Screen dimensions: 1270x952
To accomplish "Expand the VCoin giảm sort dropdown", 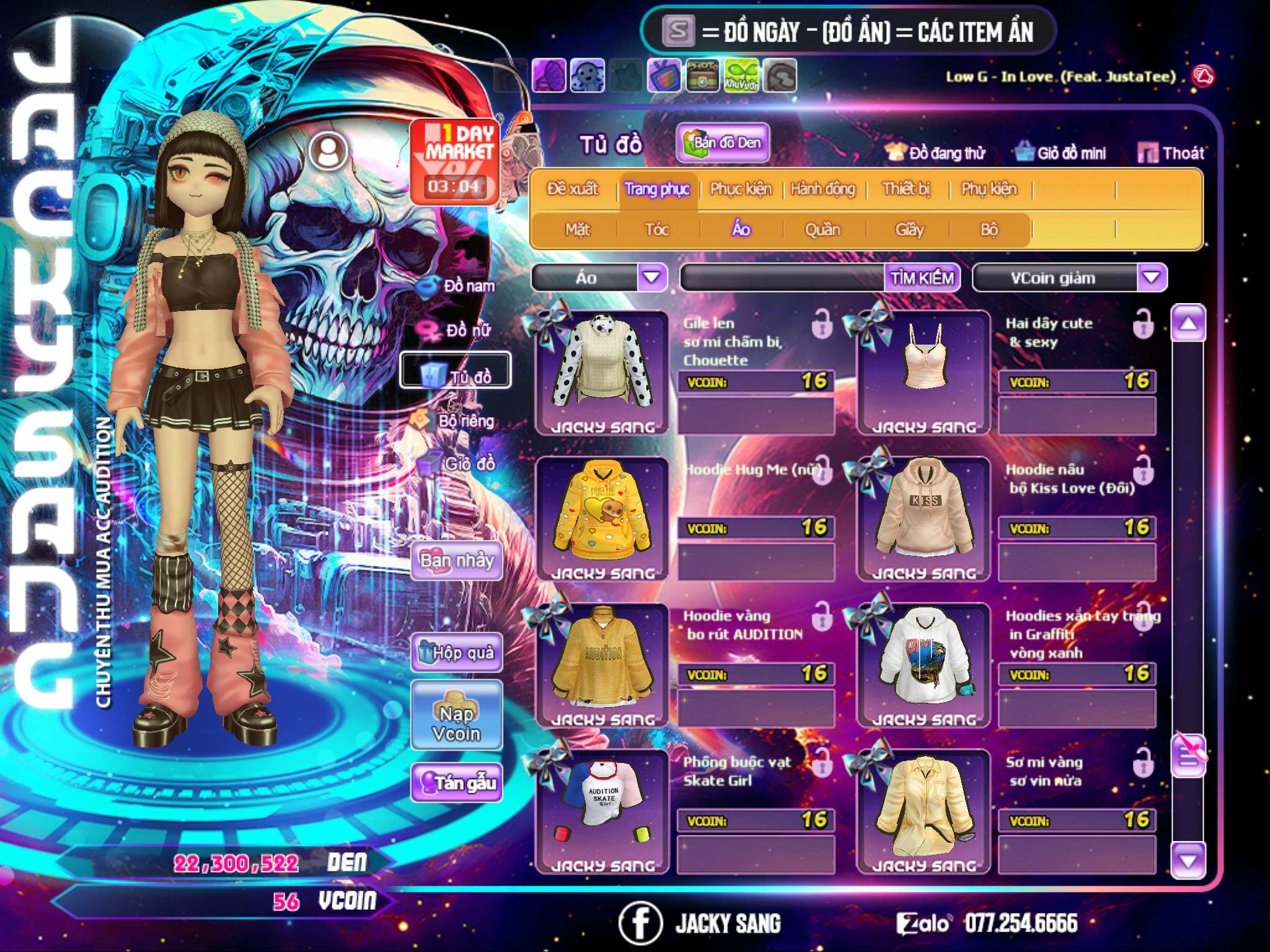I will (1152, 278).
